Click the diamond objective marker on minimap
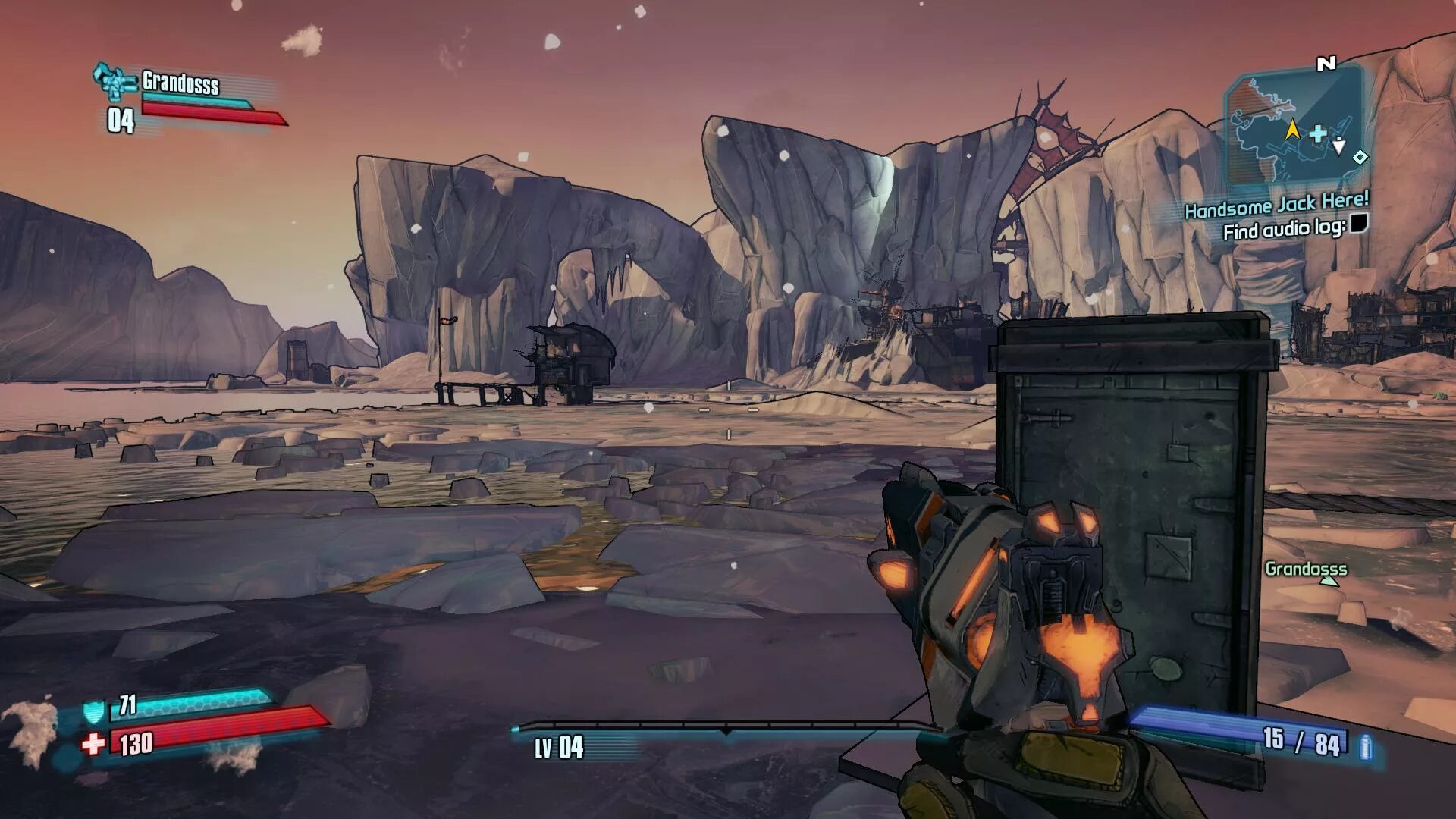 point(1360,157)
